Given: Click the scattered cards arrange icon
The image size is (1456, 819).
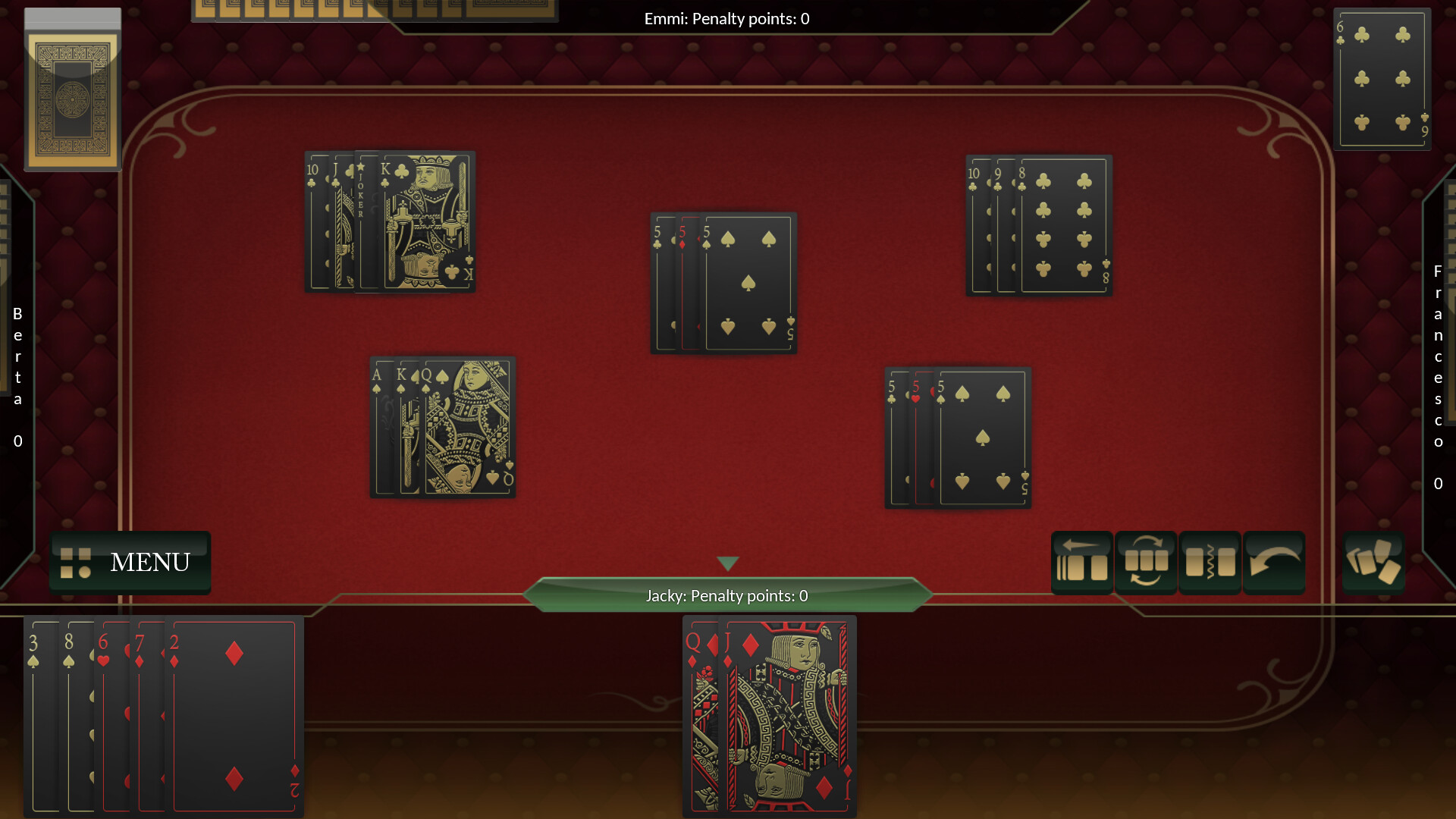Looking at the screenshot, I should tap(1373, 563).
